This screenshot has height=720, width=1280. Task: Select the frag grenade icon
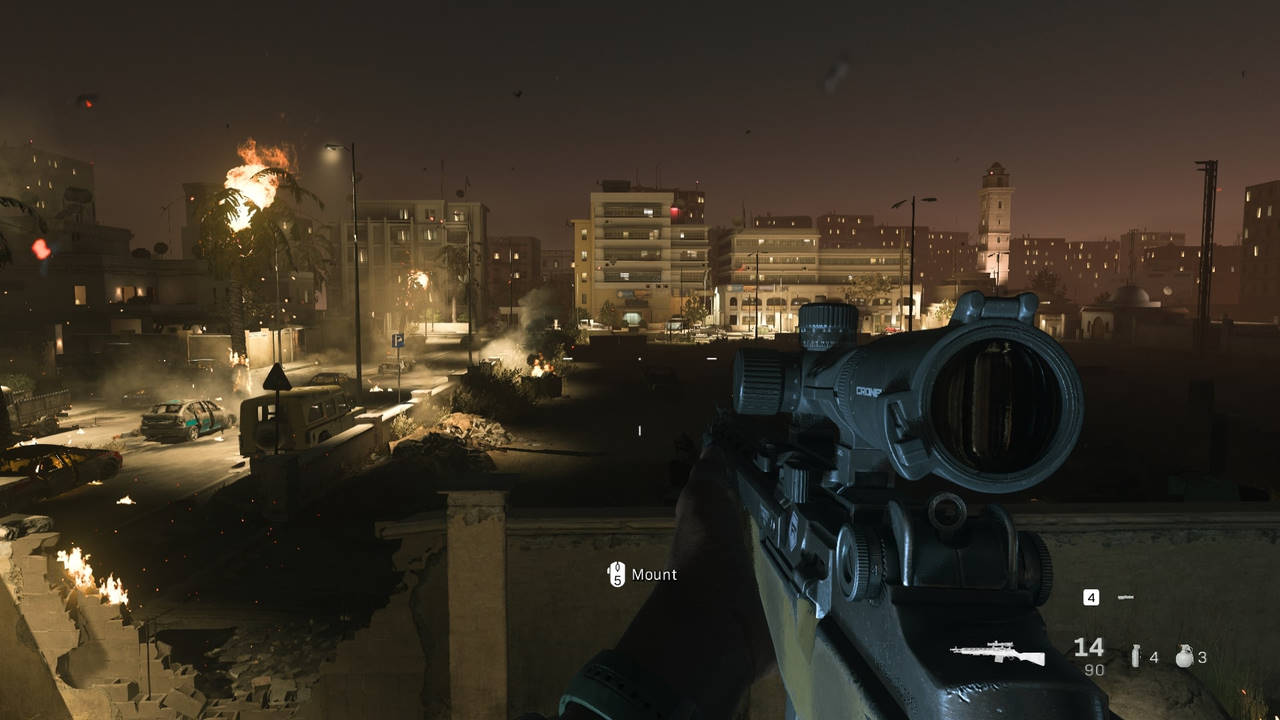pyautogui.click(x=1184, y=656)
